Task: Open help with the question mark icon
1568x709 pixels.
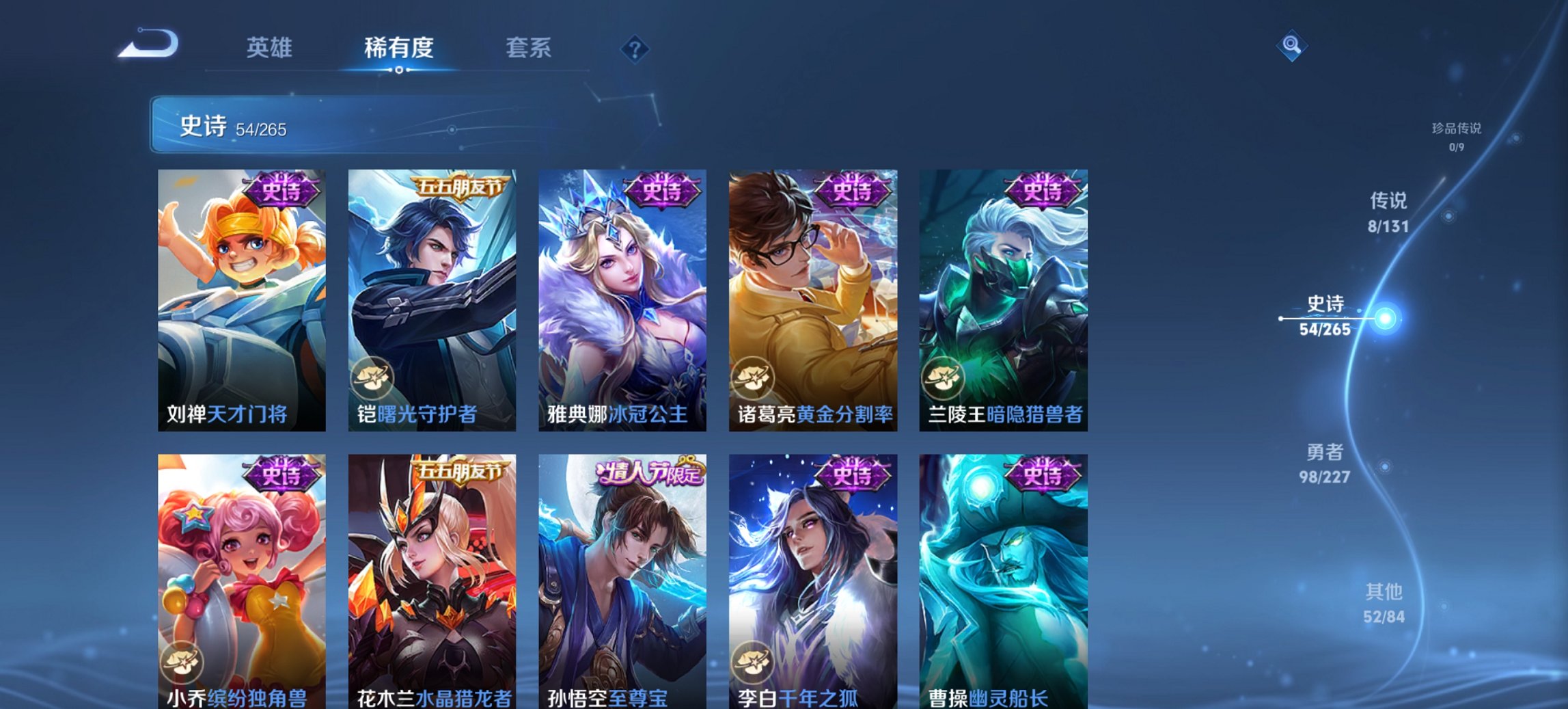Action: tap(635, 49)
